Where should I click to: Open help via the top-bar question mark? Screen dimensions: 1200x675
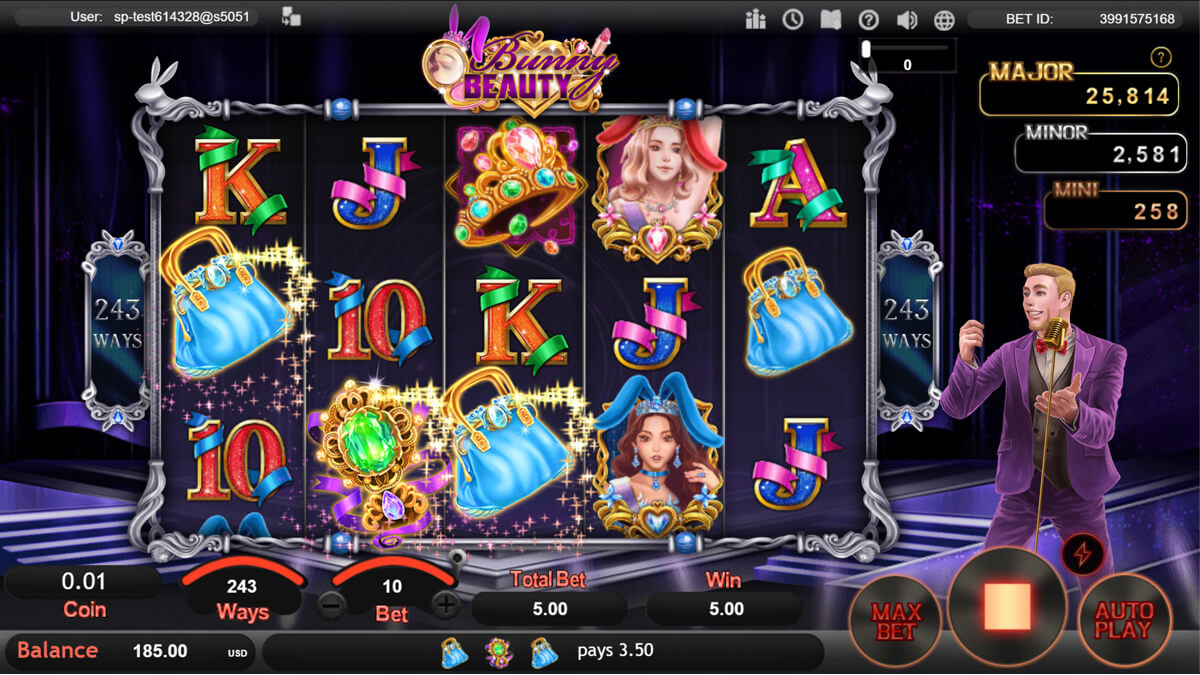[869, 19]
